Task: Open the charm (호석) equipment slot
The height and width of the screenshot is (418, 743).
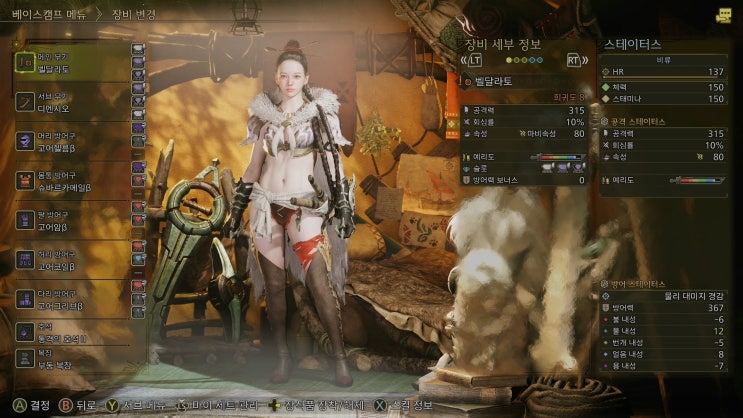Action: [70, 335]
